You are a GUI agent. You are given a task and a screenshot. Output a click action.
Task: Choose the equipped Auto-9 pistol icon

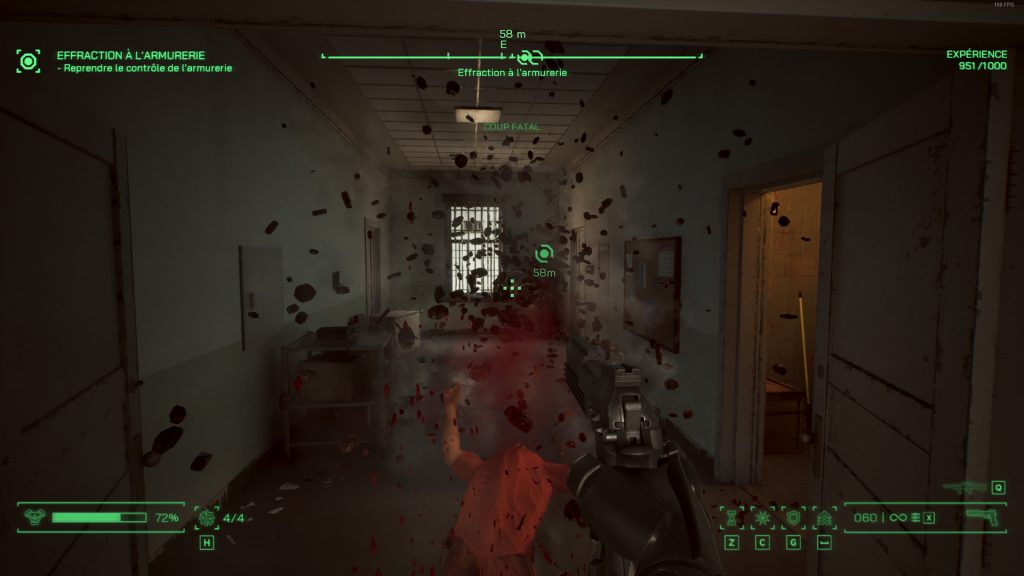tap(982, 517)
